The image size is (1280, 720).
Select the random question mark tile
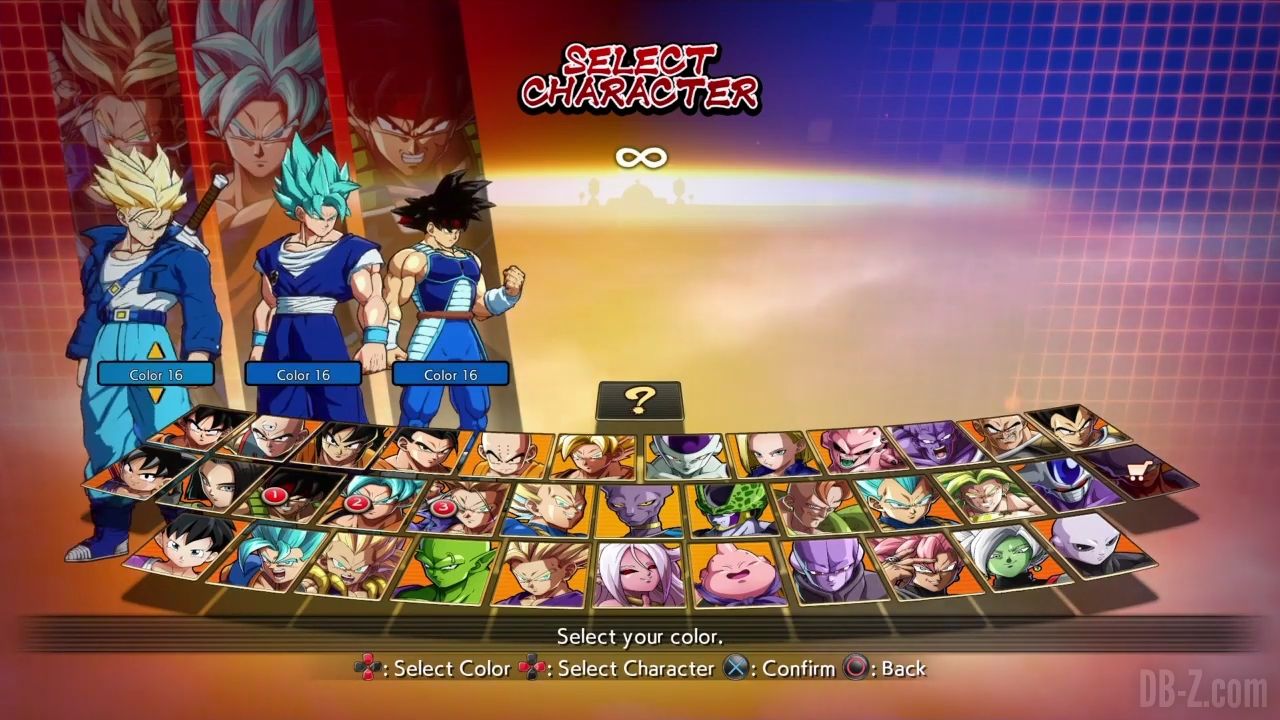(639, 400)
